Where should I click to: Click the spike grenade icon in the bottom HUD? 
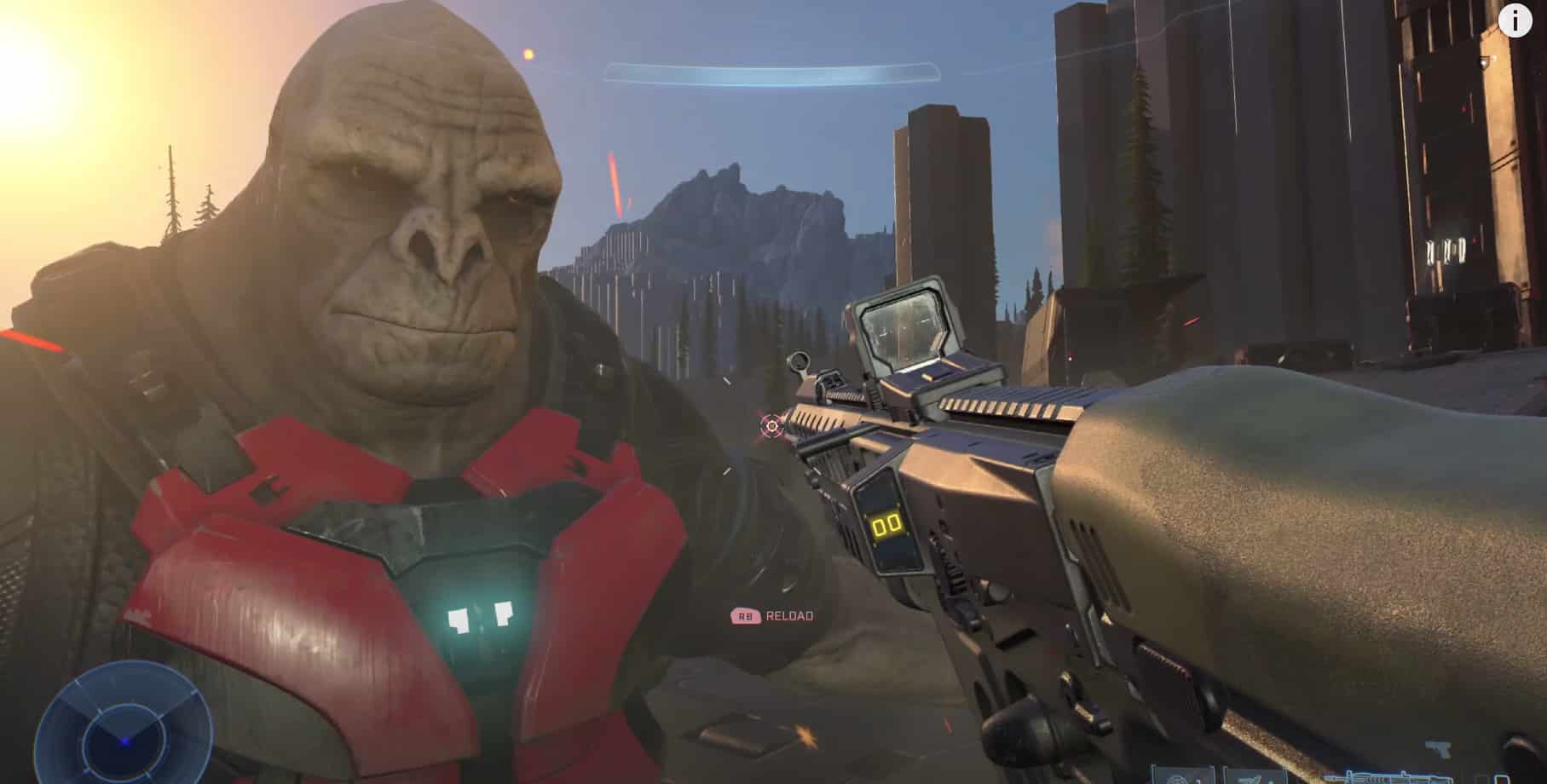[x=1249, y=779]
